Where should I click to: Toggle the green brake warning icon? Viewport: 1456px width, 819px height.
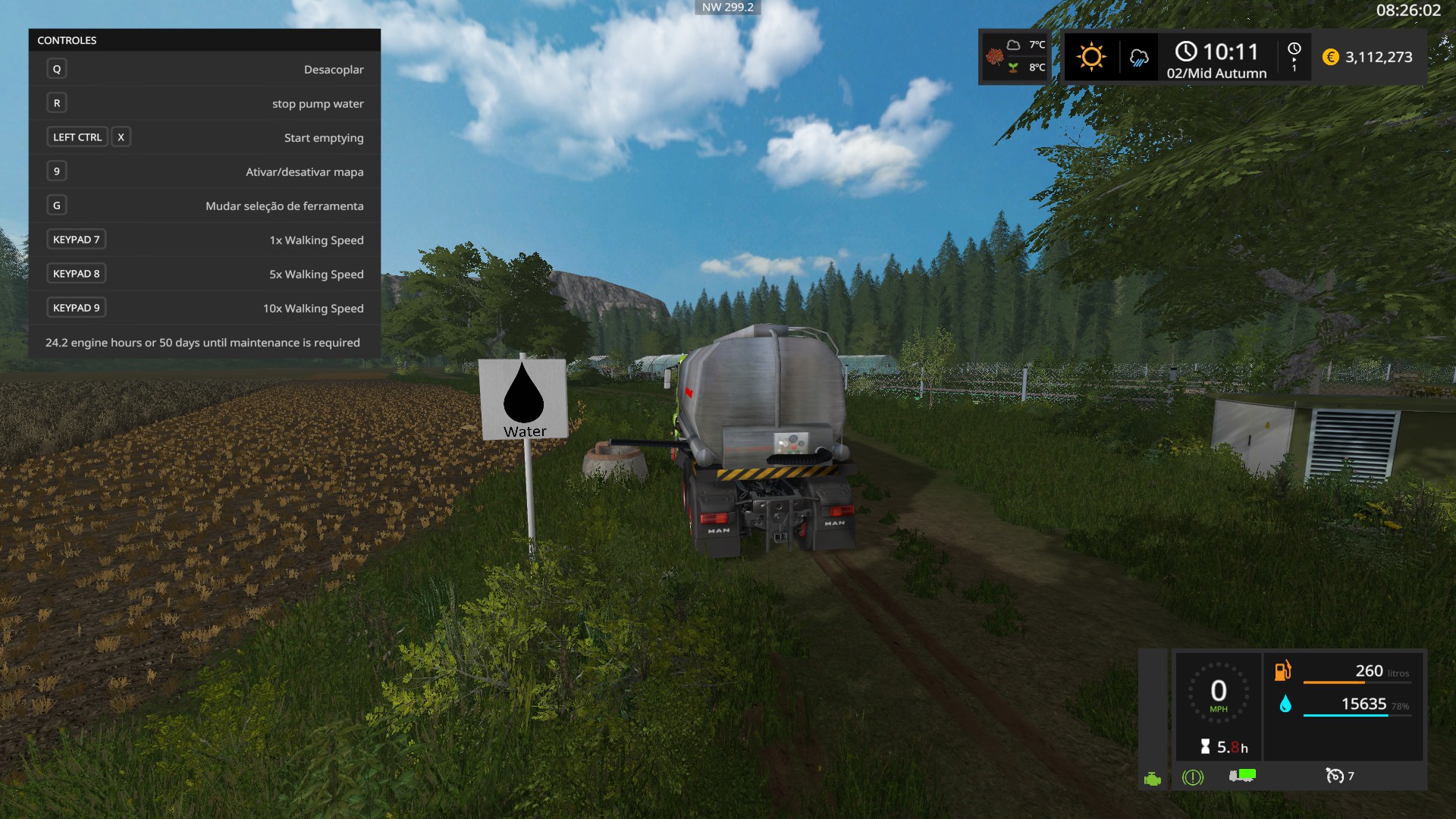1192,777
